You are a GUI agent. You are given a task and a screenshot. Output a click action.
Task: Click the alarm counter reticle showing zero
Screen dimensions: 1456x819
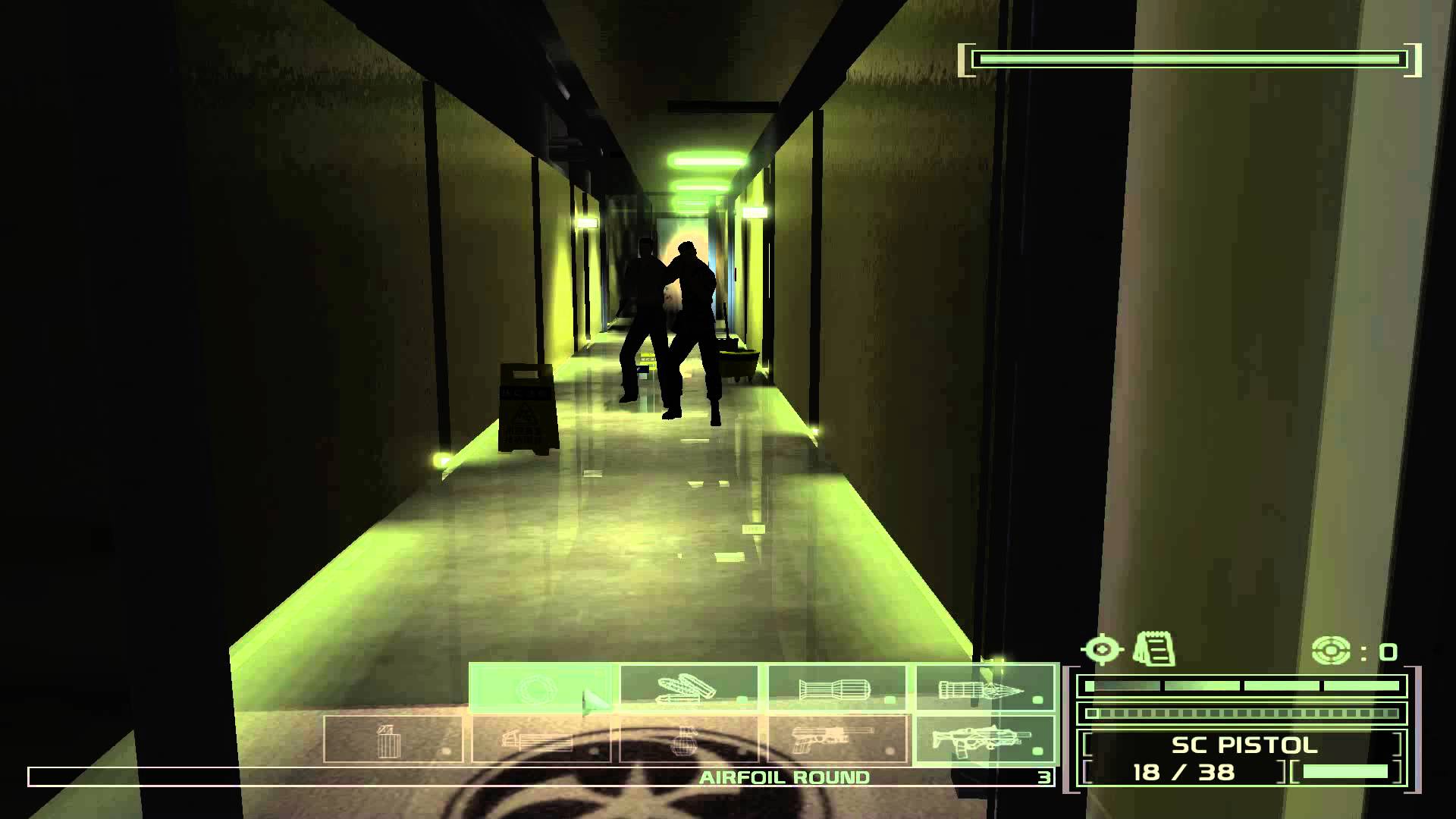coord(1331,648)
